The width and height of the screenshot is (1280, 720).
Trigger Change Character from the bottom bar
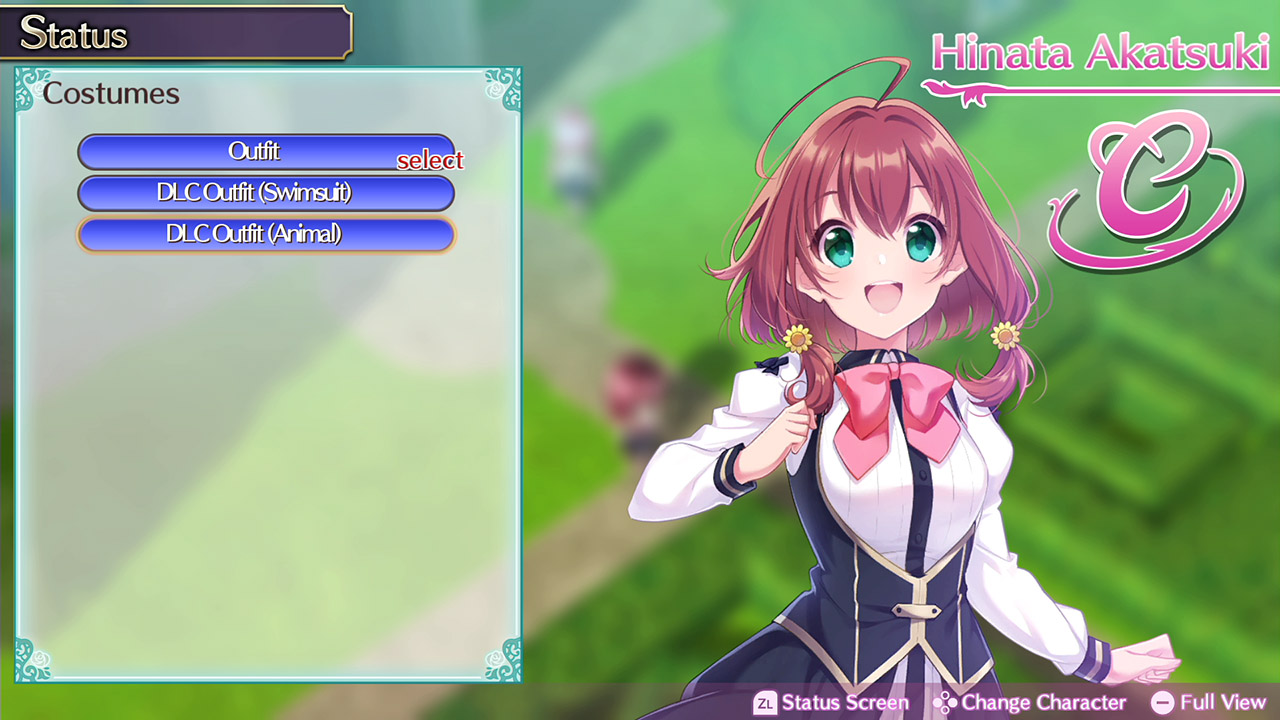pos(1035,703)
